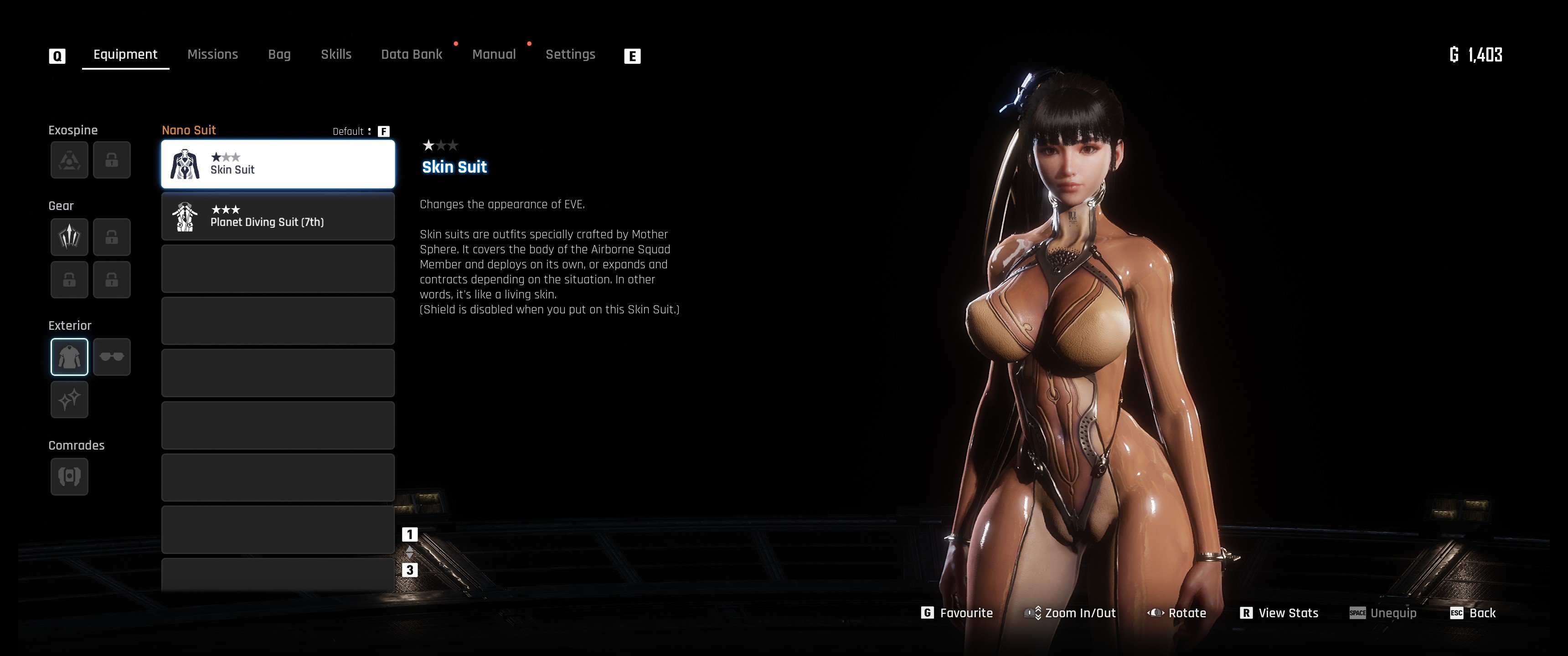Show the Skills tab
The width and height of the screenshot is (1568, 656).
pyautogui.click(x=336, y=55)
